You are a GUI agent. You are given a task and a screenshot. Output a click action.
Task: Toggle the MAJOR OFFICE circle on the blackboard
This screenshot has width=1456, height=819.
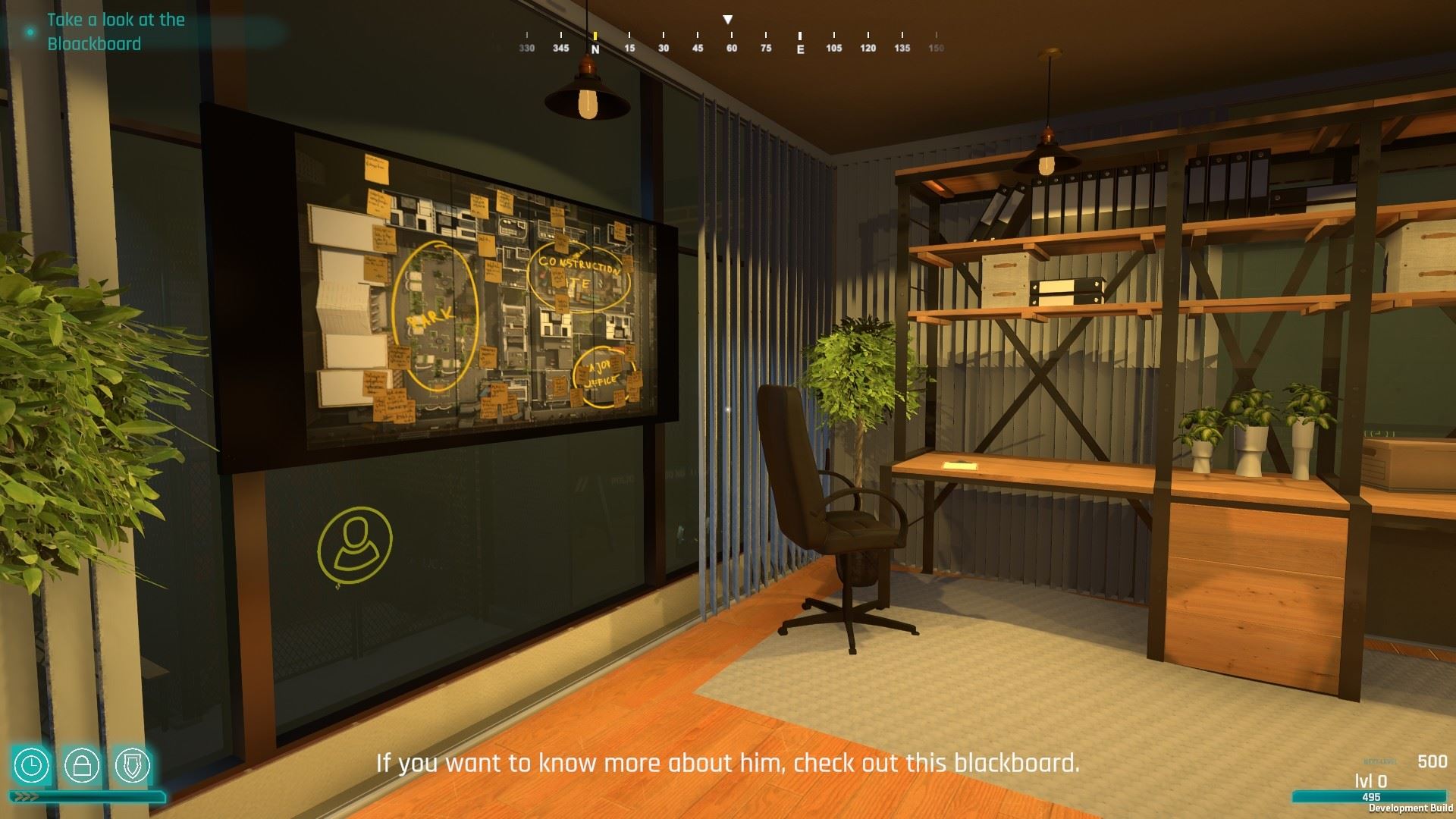[x=601, y=374]
